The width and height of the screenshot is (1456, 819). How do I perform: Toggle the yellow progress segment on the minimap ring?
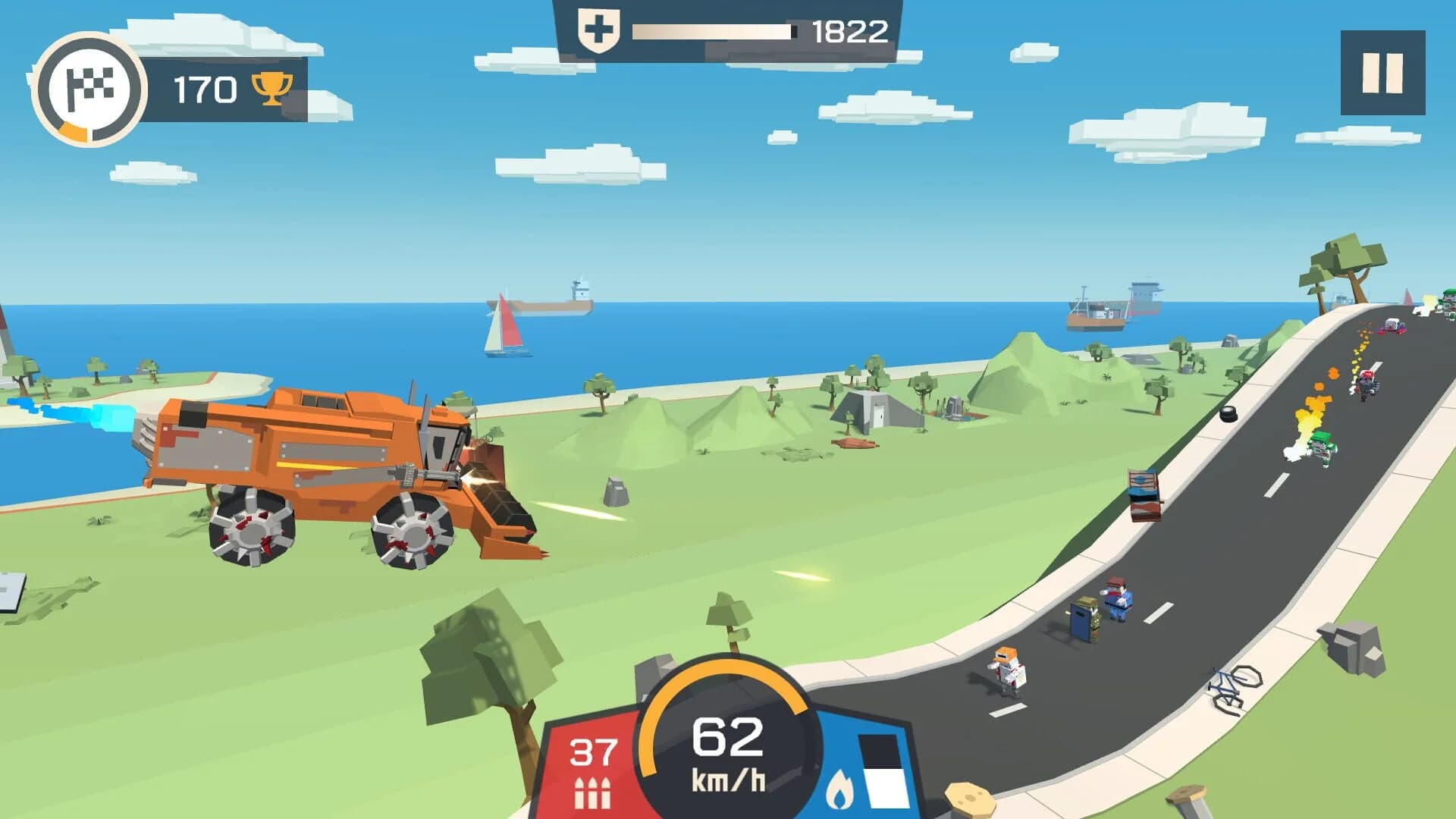72,130
